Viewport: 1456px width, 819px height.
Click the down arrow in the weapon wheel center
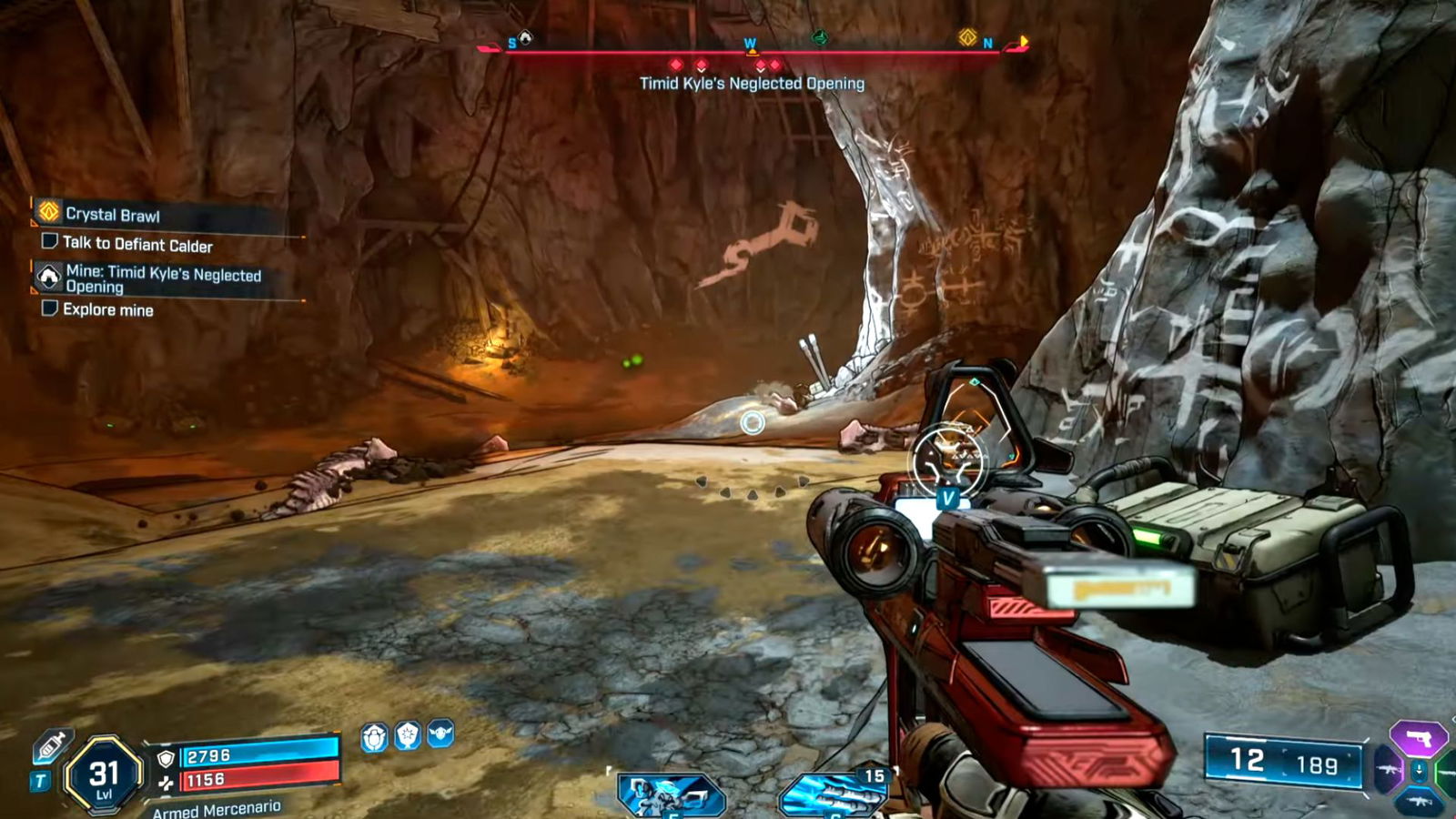pyautogui.click(x=1419, y=770)
